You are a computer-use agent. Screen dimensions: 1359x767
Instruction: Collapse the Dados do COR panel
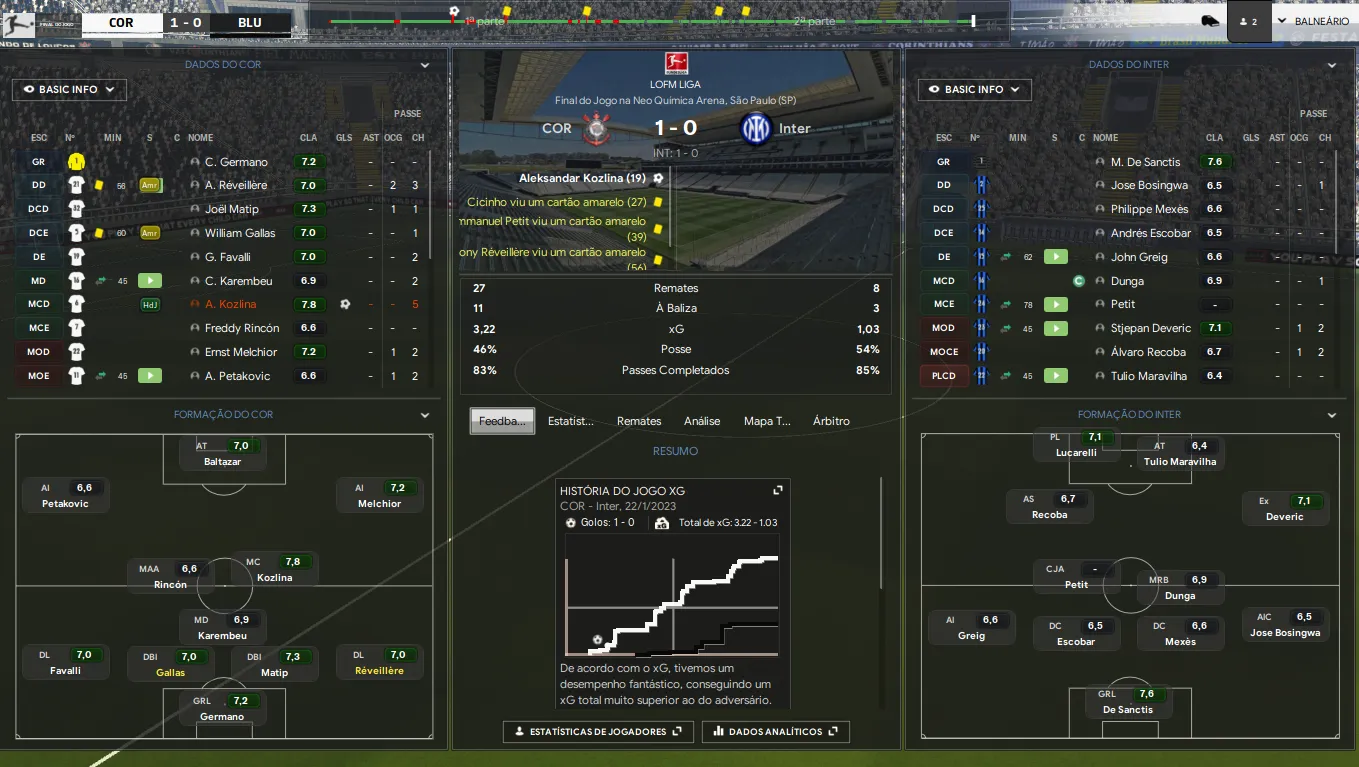point(425,65)
